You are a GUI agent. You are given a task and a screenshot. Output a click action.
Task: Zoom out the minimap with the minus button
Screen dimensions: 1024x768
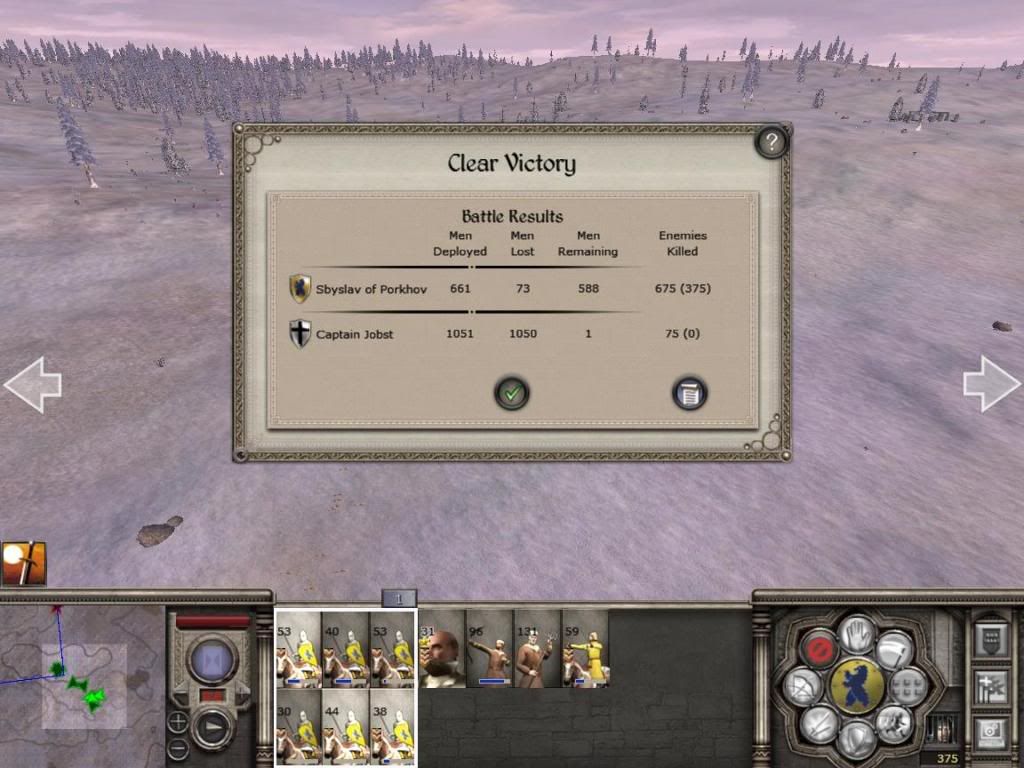(177, 747)
